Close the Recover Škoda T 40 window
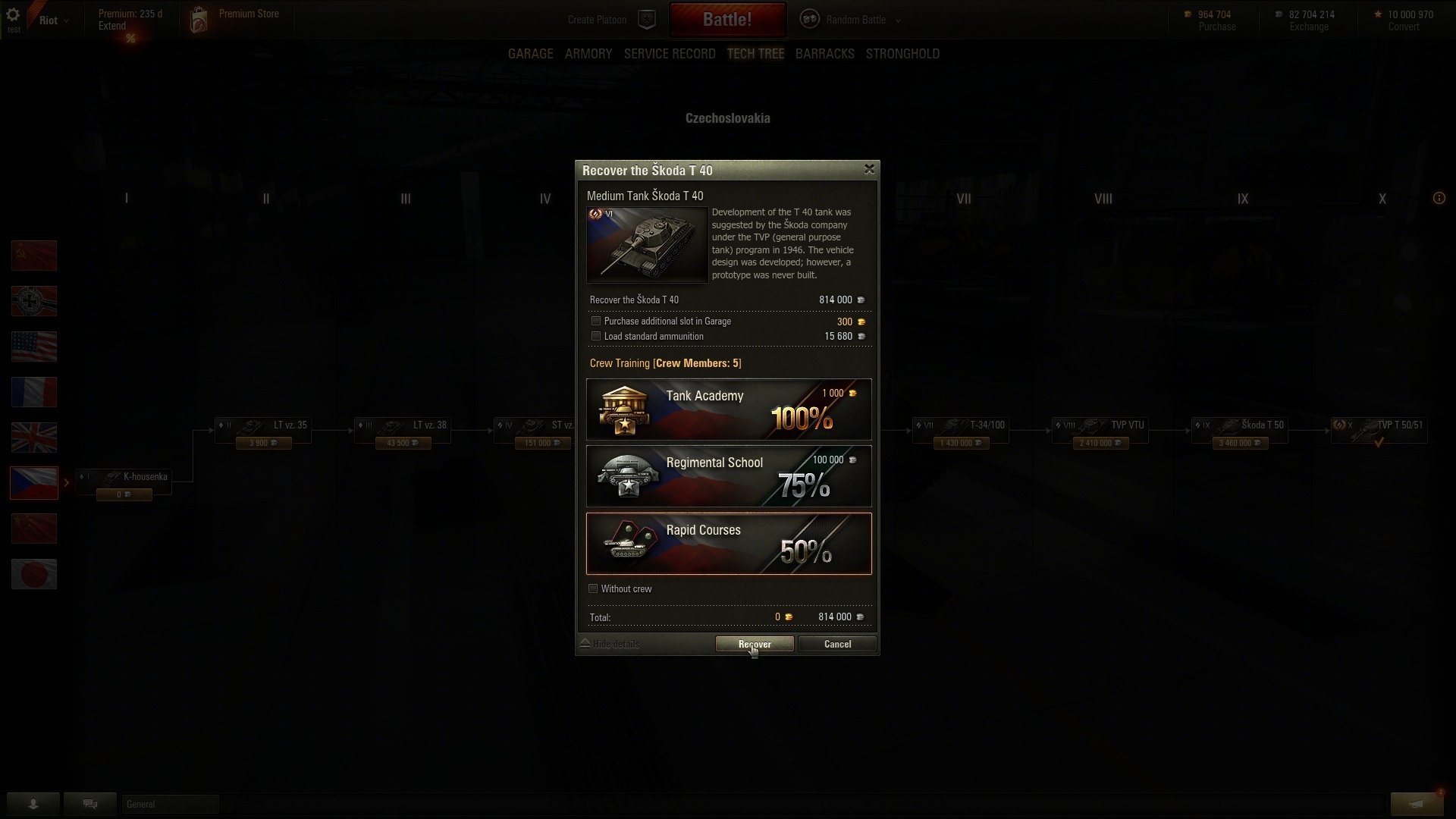 pyautogui.click(x=869, y=169)
